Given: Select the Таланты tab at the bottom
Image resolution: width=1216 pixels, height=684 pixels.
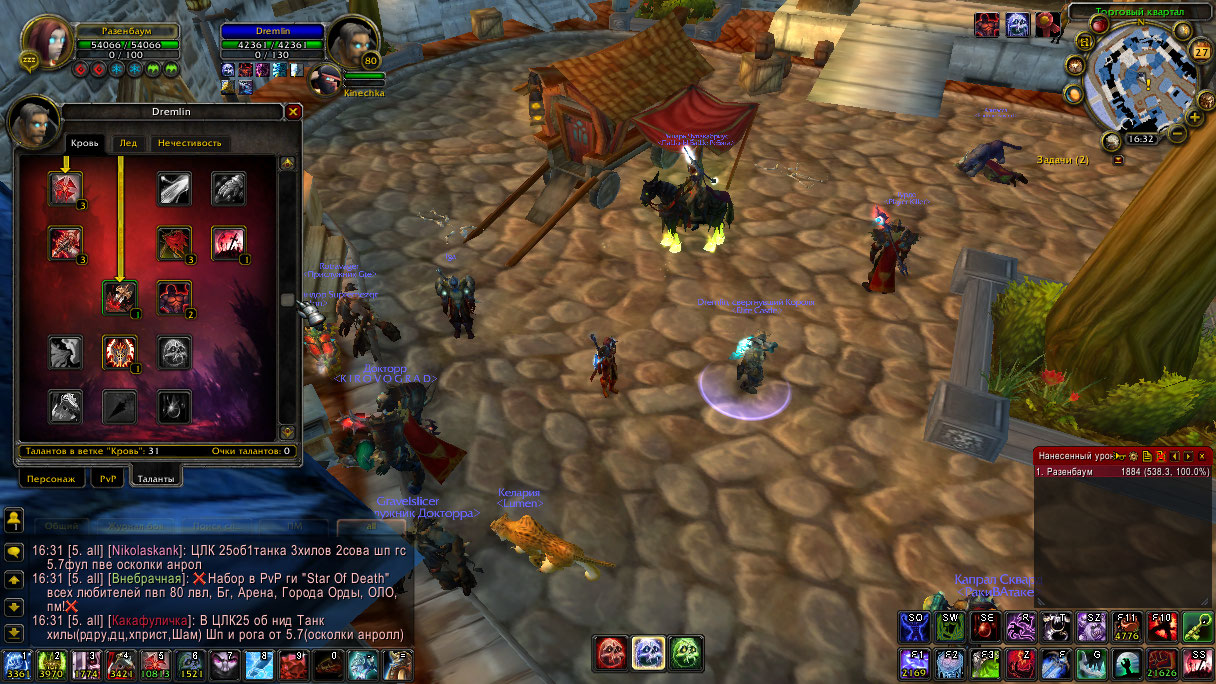Looking at the screenshot, I should pyautogui.click(x=154, y=479).
